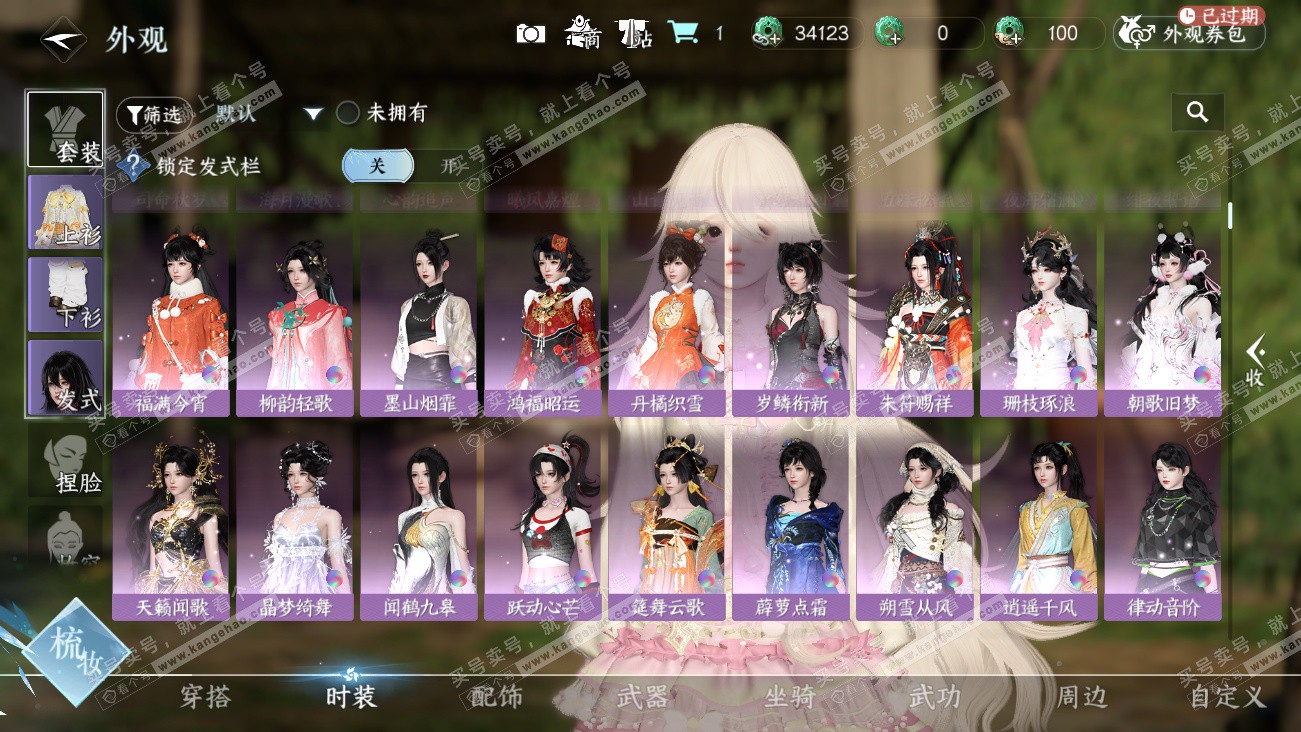Expand the 默认 sort dropdown

tap(313, 114)
